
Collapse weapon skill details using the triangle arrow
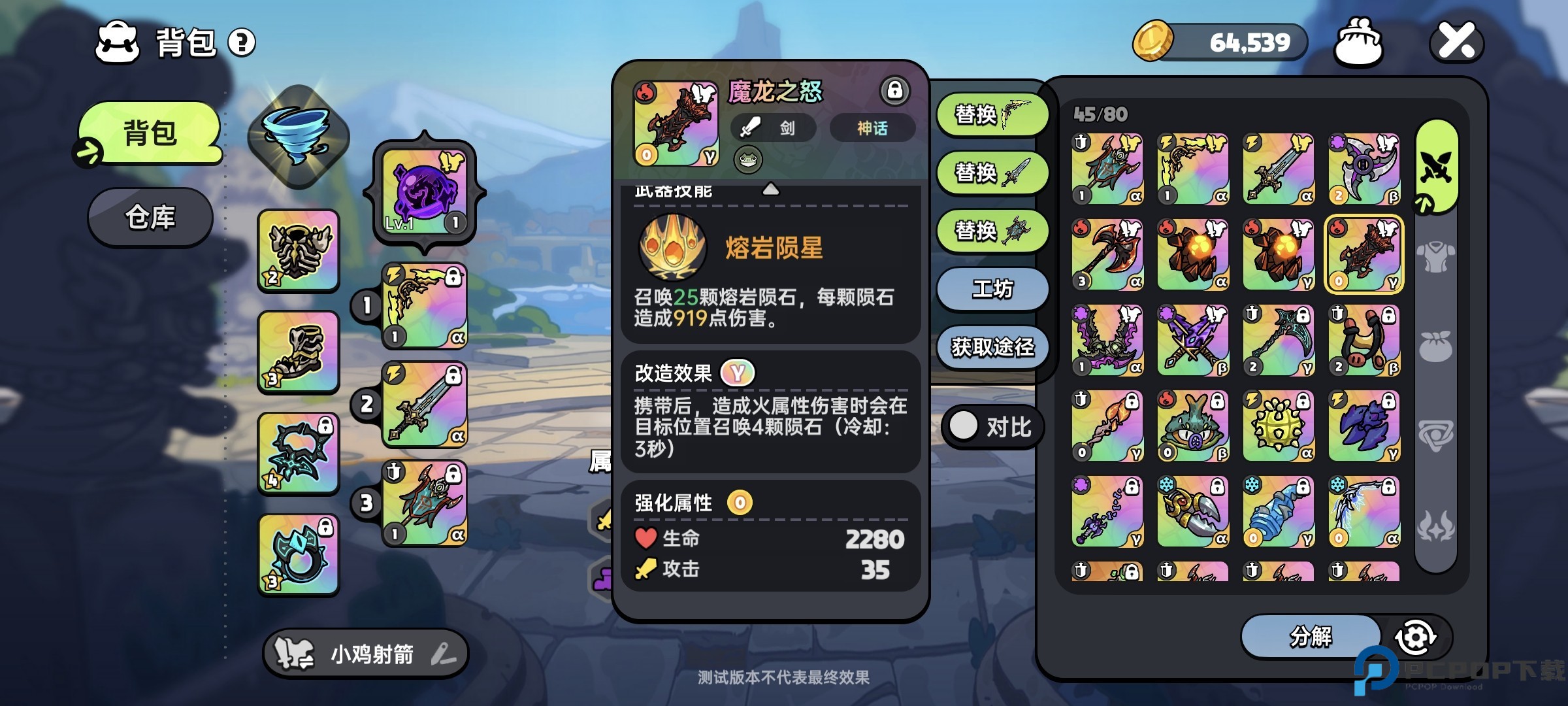pyautogui.click(x=772, y=190)
